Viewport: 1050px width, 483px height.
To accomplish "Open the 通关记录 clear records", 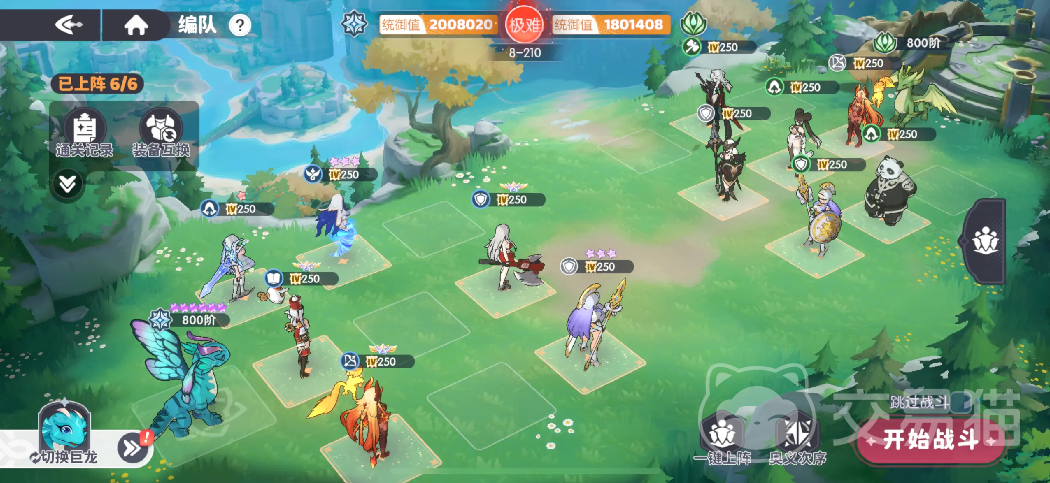I will [85, 134].
